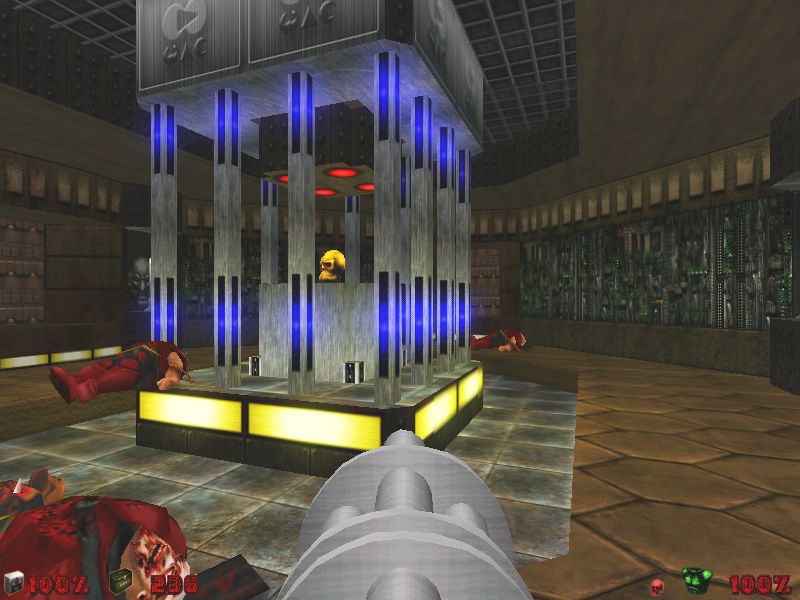This screenshot has height=600, width=800.
Task: Click the red skull key icon
Action: coord(657,584)
